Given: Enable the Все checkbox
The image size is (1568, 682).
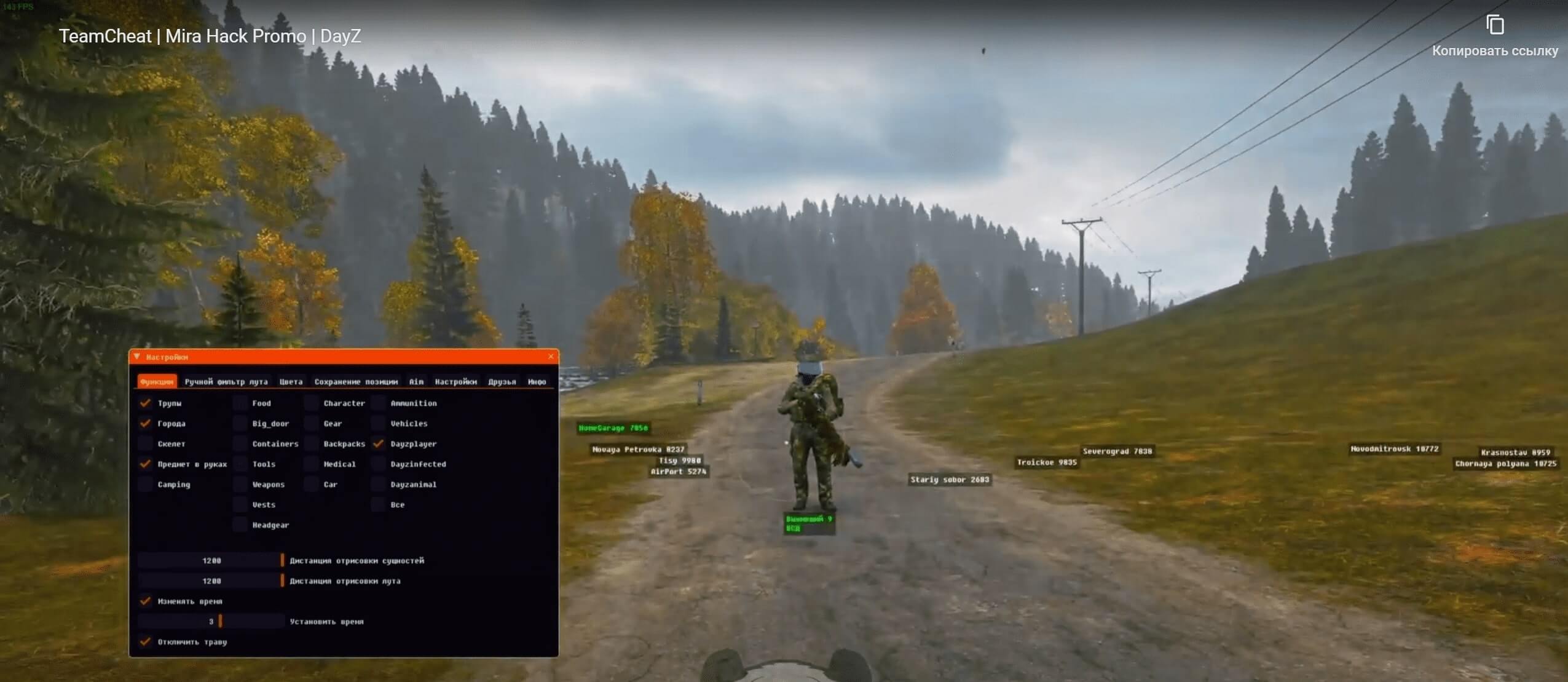Looking at the screenshot, I should [x=380, y=504].
